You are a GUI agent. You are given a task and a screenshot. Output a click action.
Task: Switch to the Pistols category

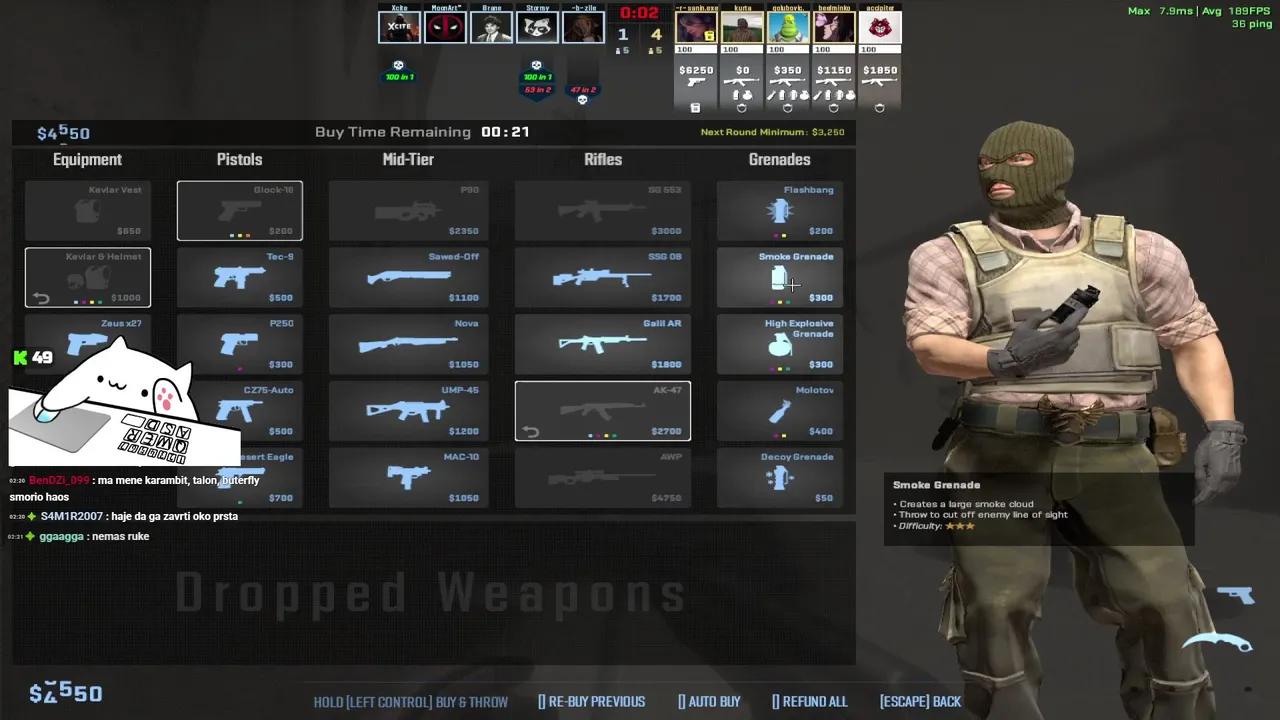click(x=239, y=159)
